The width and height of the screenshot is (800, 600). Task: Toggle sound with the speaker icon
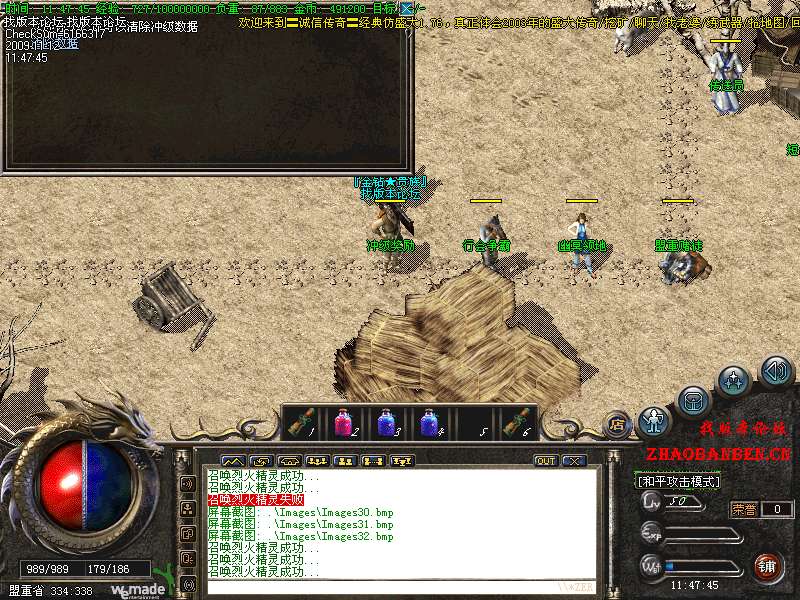pos(776,372)
